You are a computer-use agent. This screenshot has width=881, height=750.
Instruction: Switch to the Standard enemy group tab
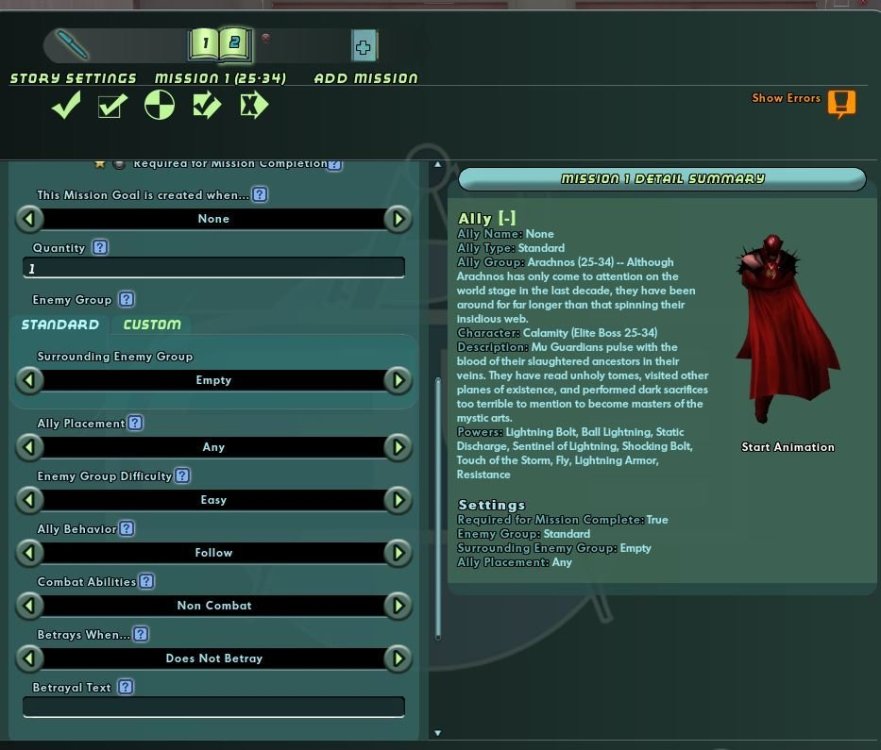(x=60, y=325)
